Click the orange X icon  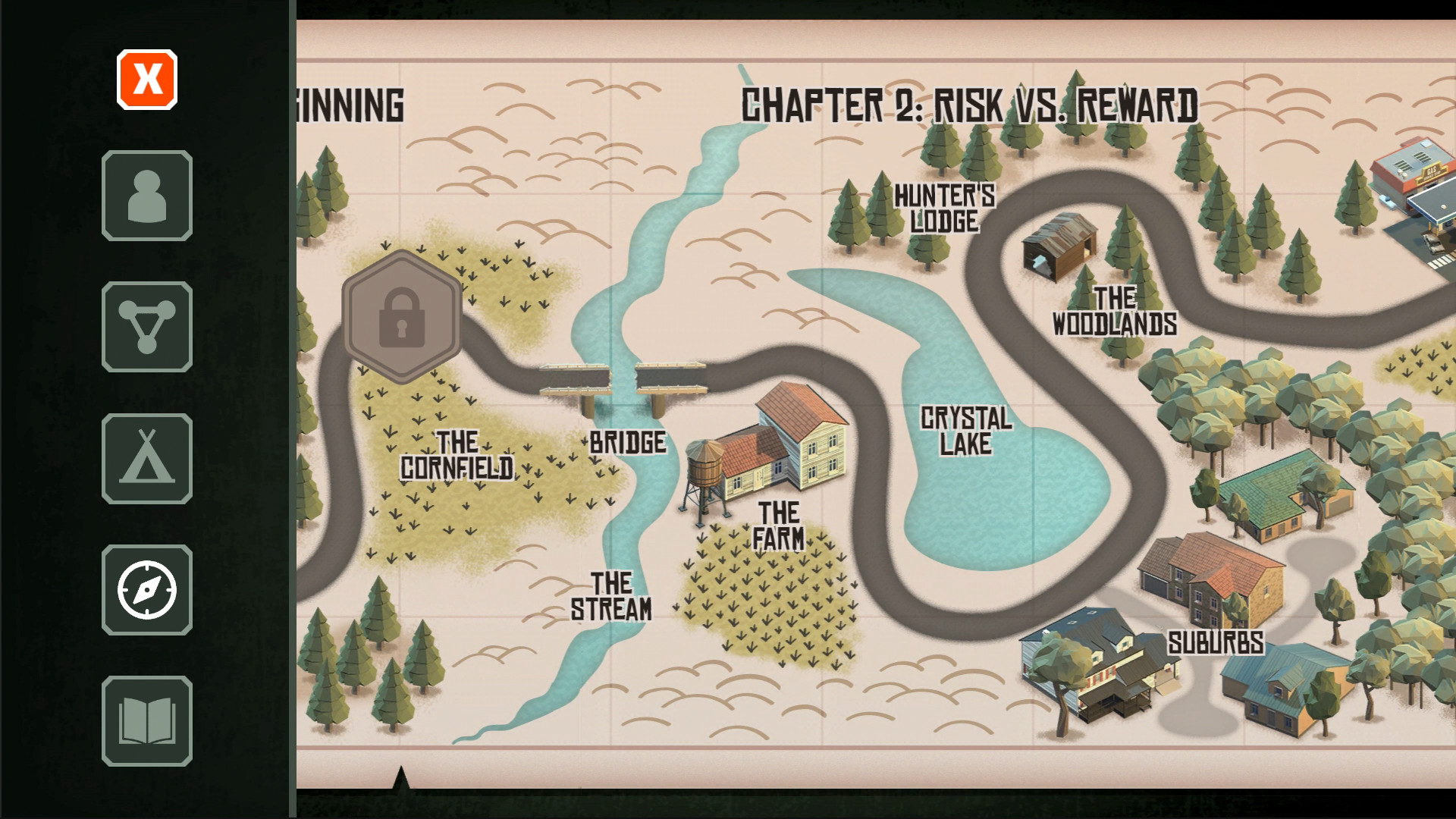pyautogui.click(x=146, y=79)
